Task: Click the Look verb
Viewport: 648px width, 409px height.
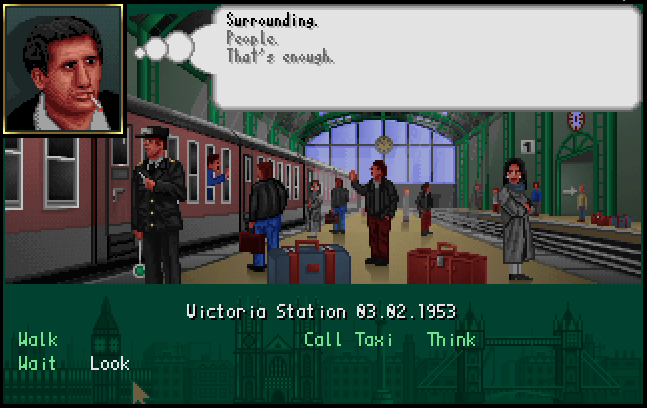Action: point(110,363)
